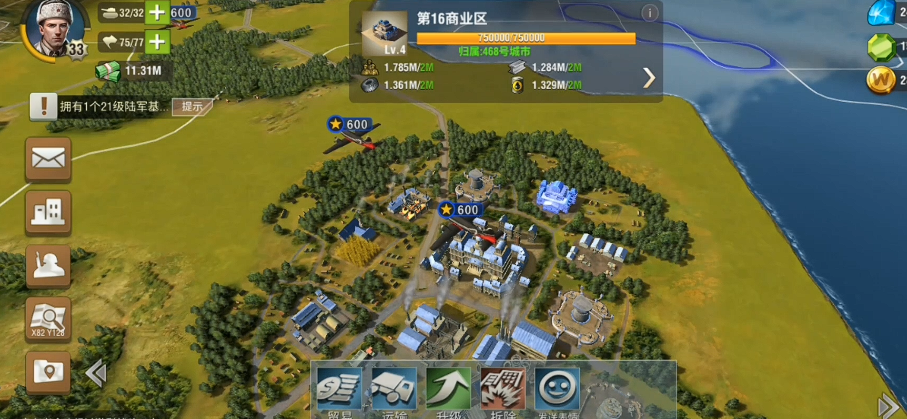Choose the 拆除 demolish action
The width and height of the screenshot is (907, 419).
pyautogui.click(x=502, y=391)
